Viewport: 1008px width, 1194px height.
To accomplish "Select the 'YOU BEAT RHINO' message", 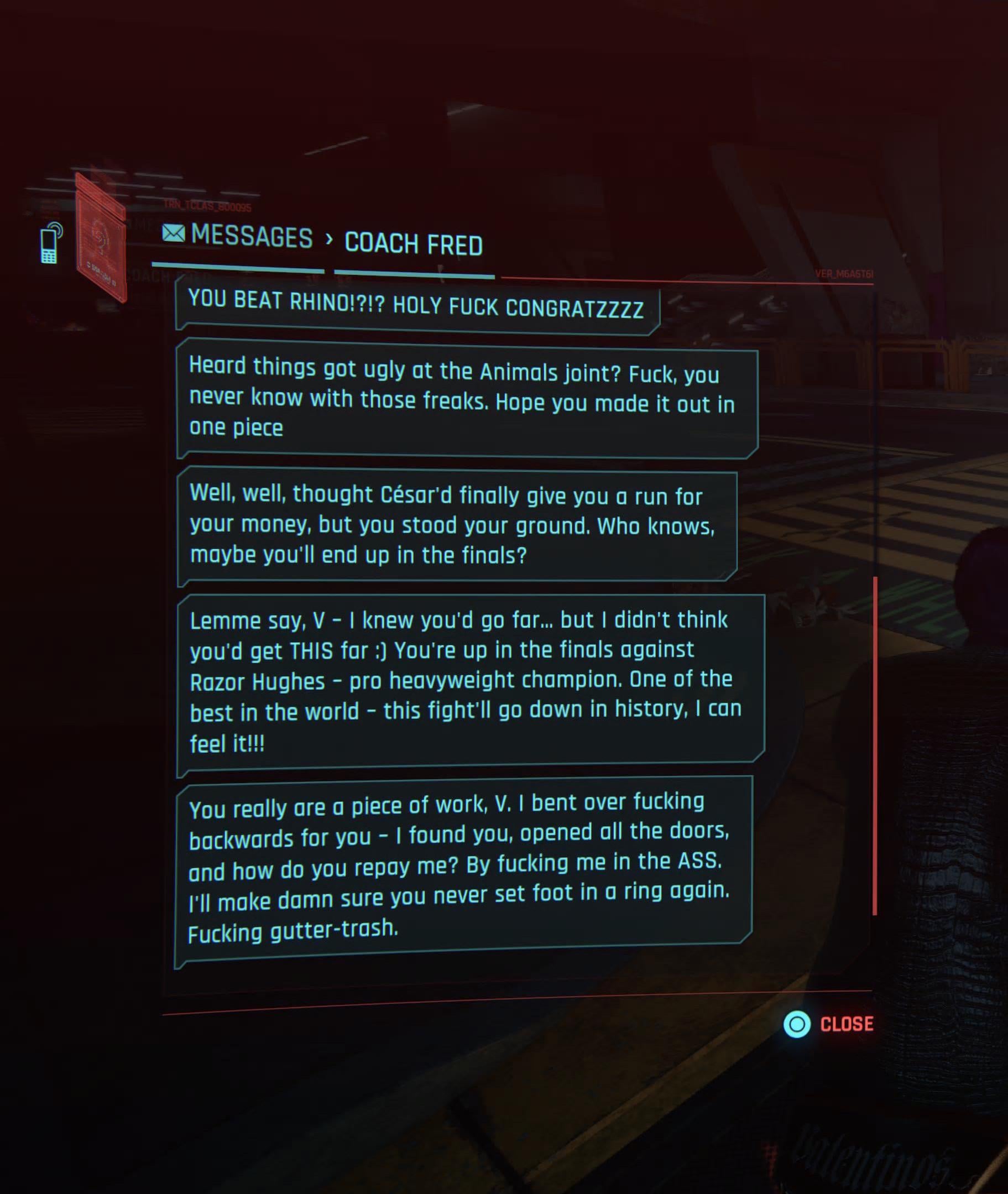I will pyautogui.click(x=416, y=307).
